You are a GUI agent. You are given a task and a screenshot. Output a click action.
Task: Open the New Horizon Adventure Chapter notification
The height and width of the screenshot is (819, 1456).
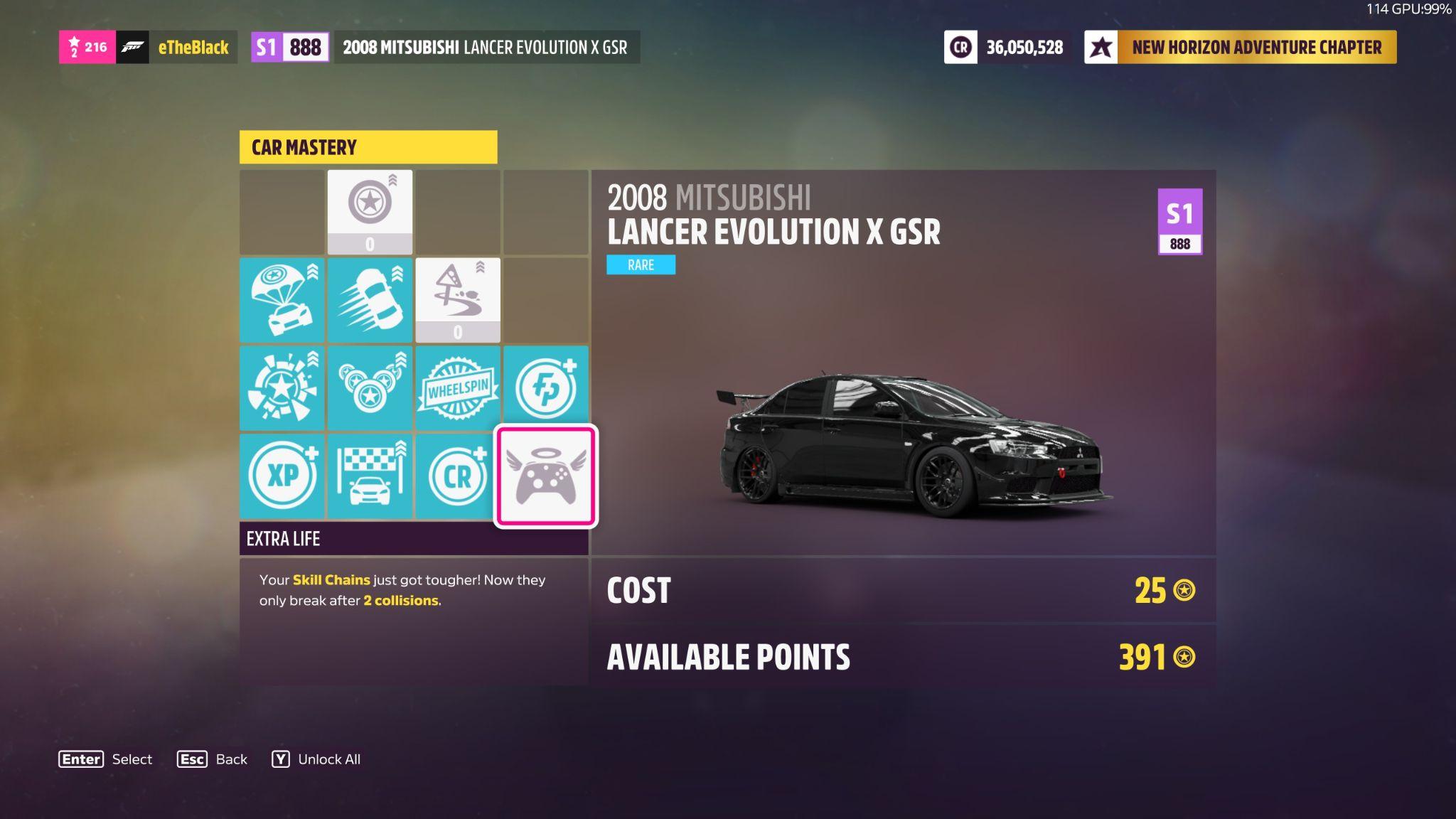[1240, 48]
